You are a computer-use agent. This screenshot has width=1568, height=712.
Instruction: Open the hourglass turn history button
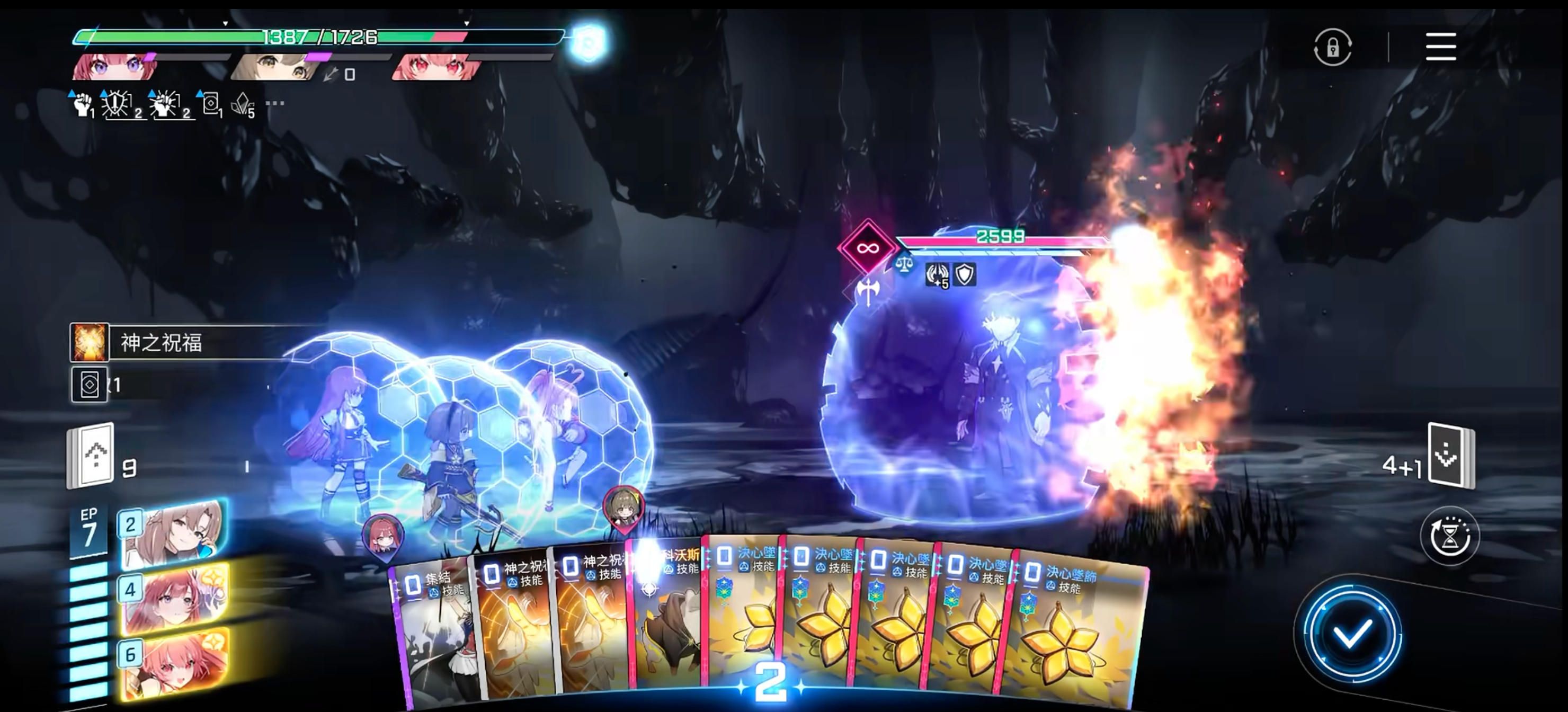[1449, 536]
